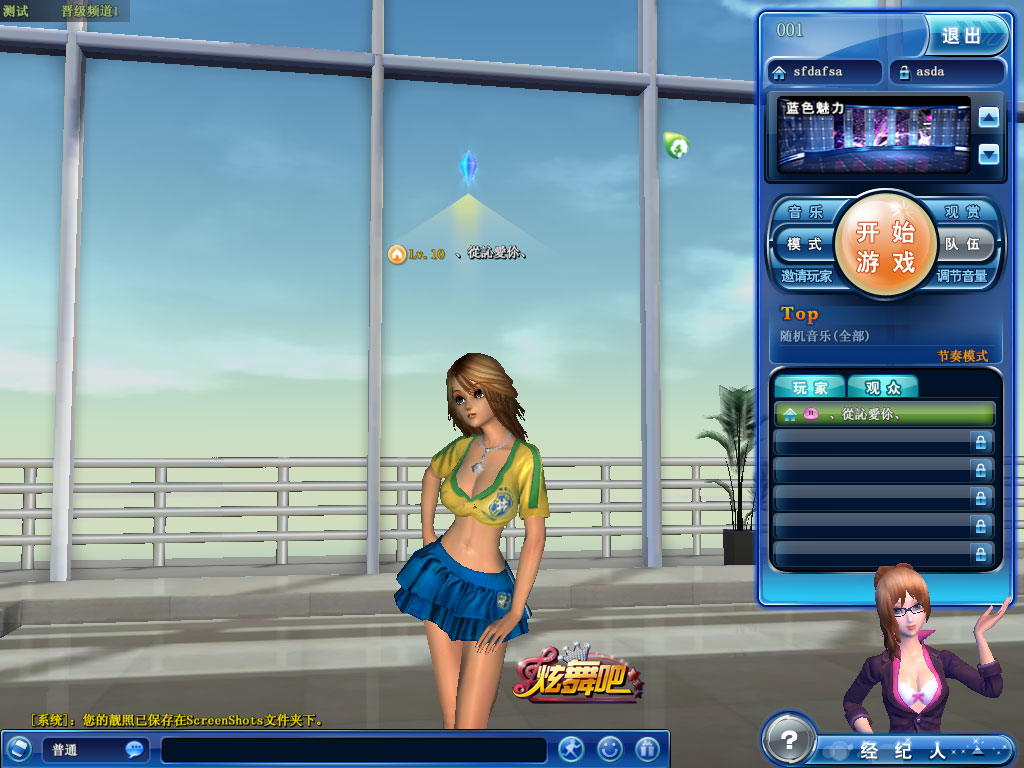The width and height of the screenshot is (1024, 768).
Task: Open the 模式 mode selection
Action: (803, 244)
